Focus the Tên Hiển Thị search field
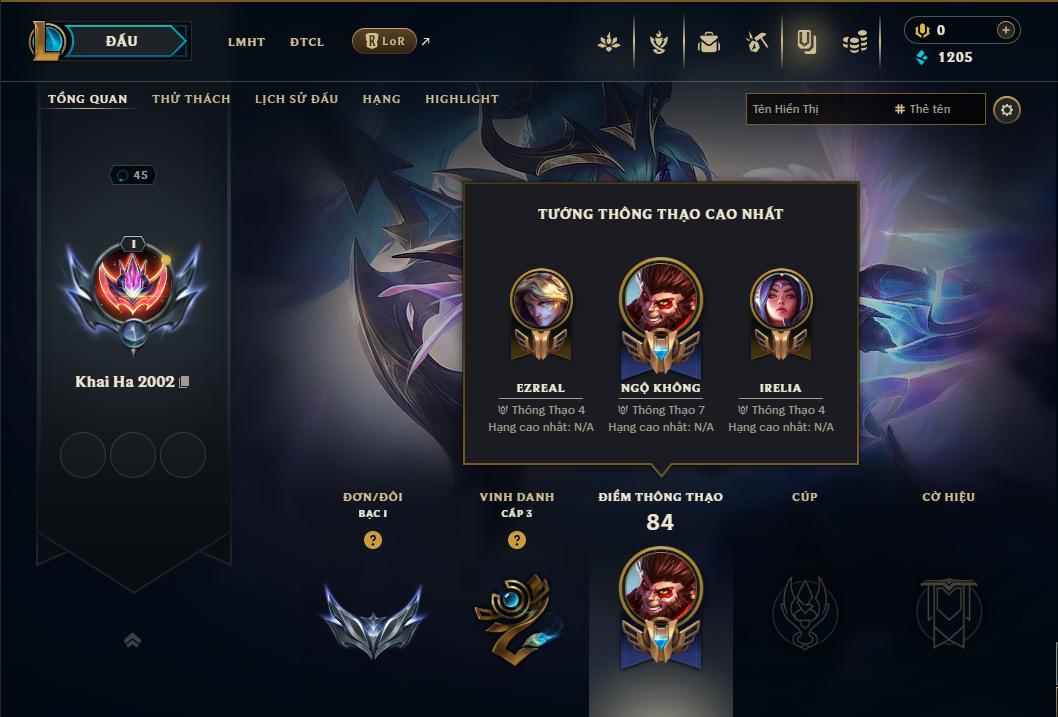 pos(815,109)
